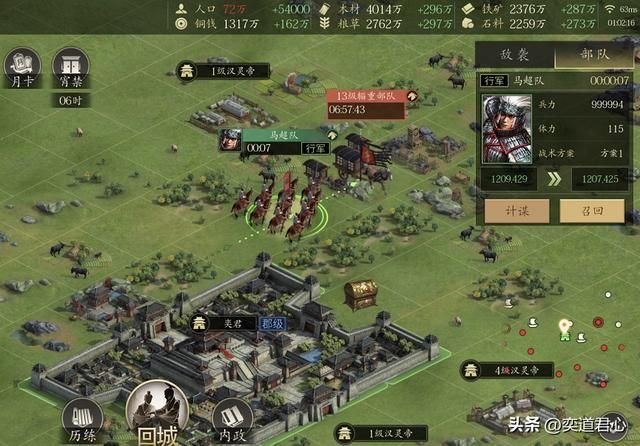Return to city with 回城
Image resolution: width=640 pixels, height=446 pixels.
tap(157, 412)
